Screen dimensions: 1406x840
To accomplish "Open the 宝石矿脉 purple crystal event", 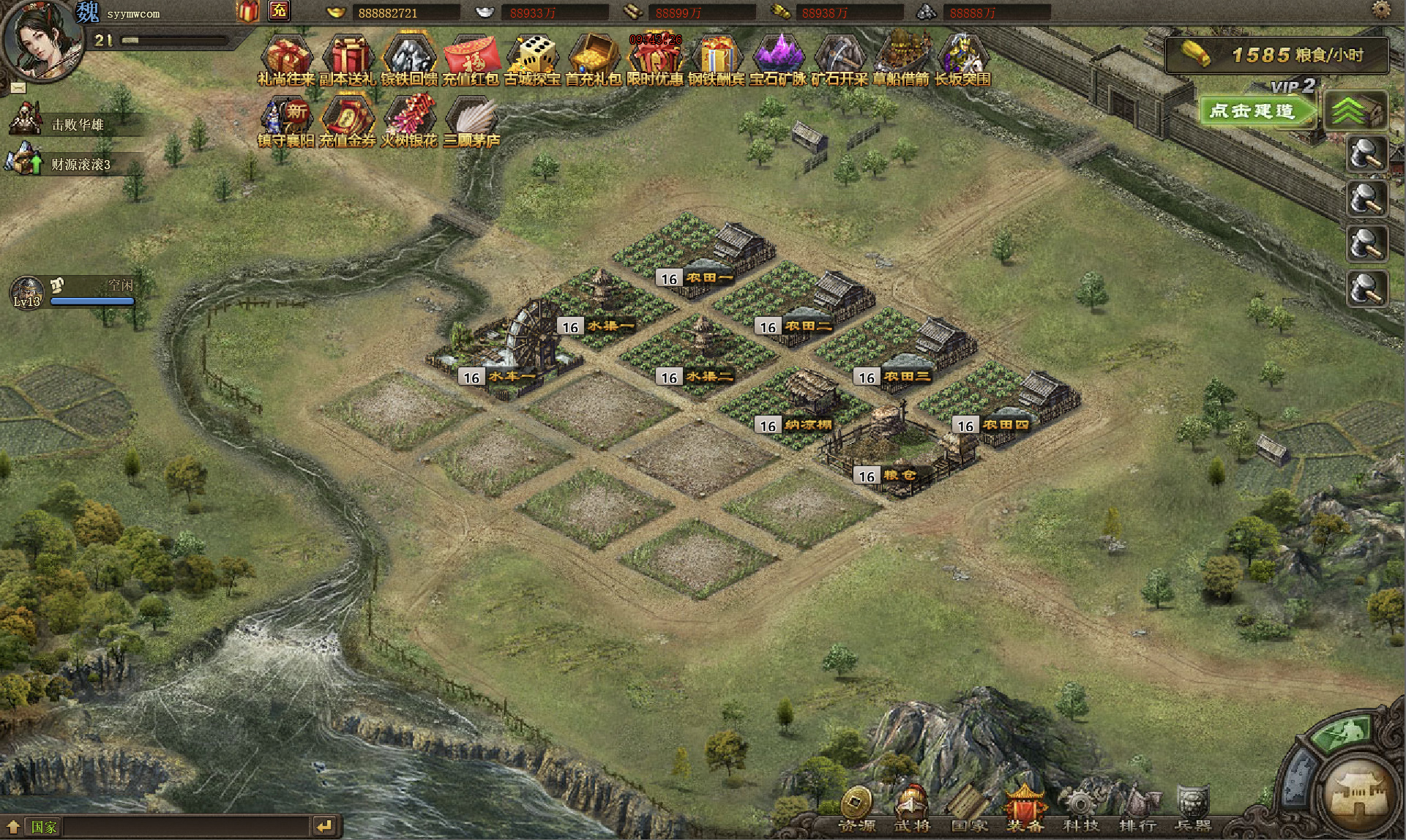I will pyautogui.click(x=778, y=59).
